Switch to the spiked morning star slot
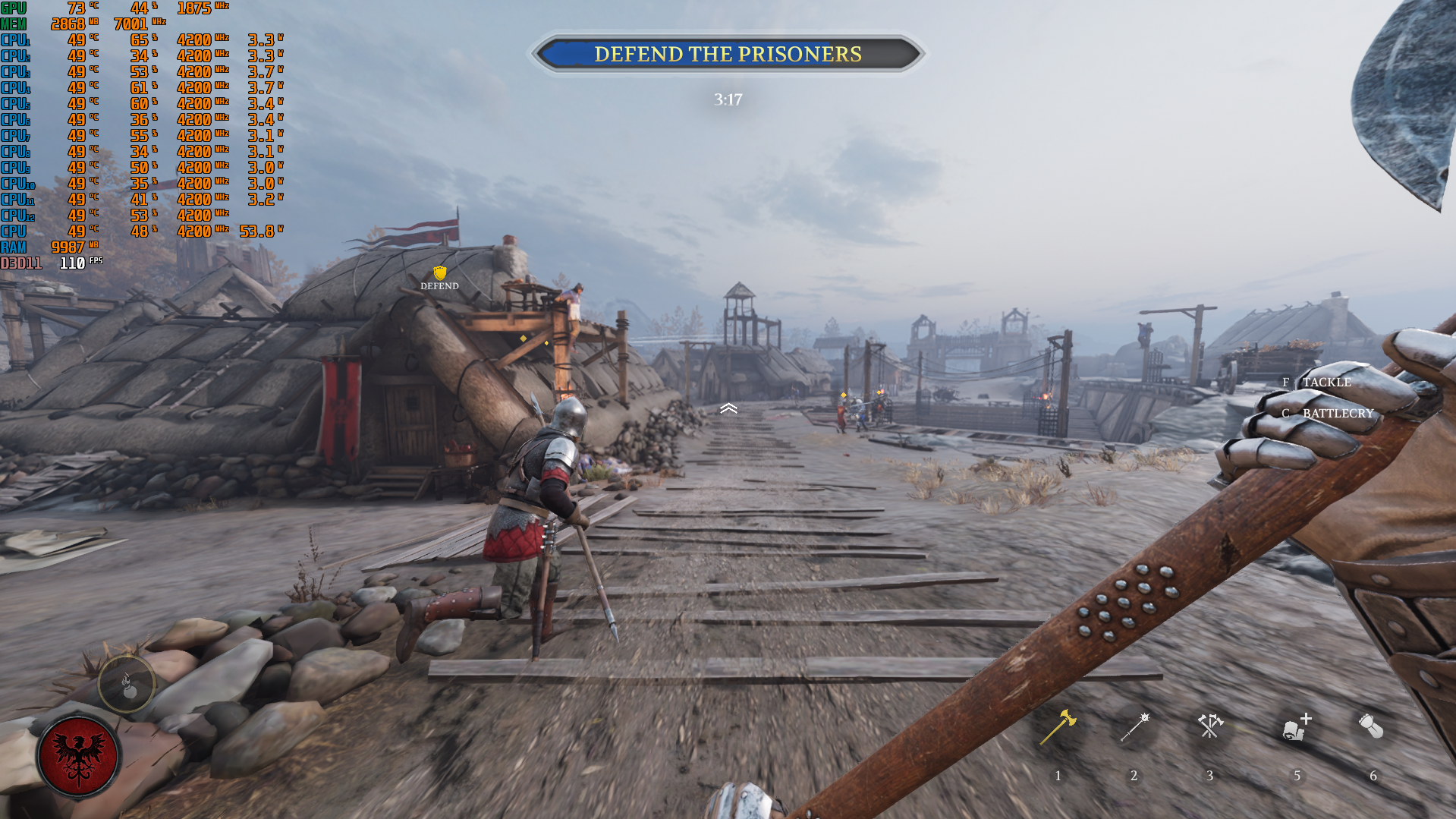Viewport: 1456px width, 819px height. pos(1135,727)
